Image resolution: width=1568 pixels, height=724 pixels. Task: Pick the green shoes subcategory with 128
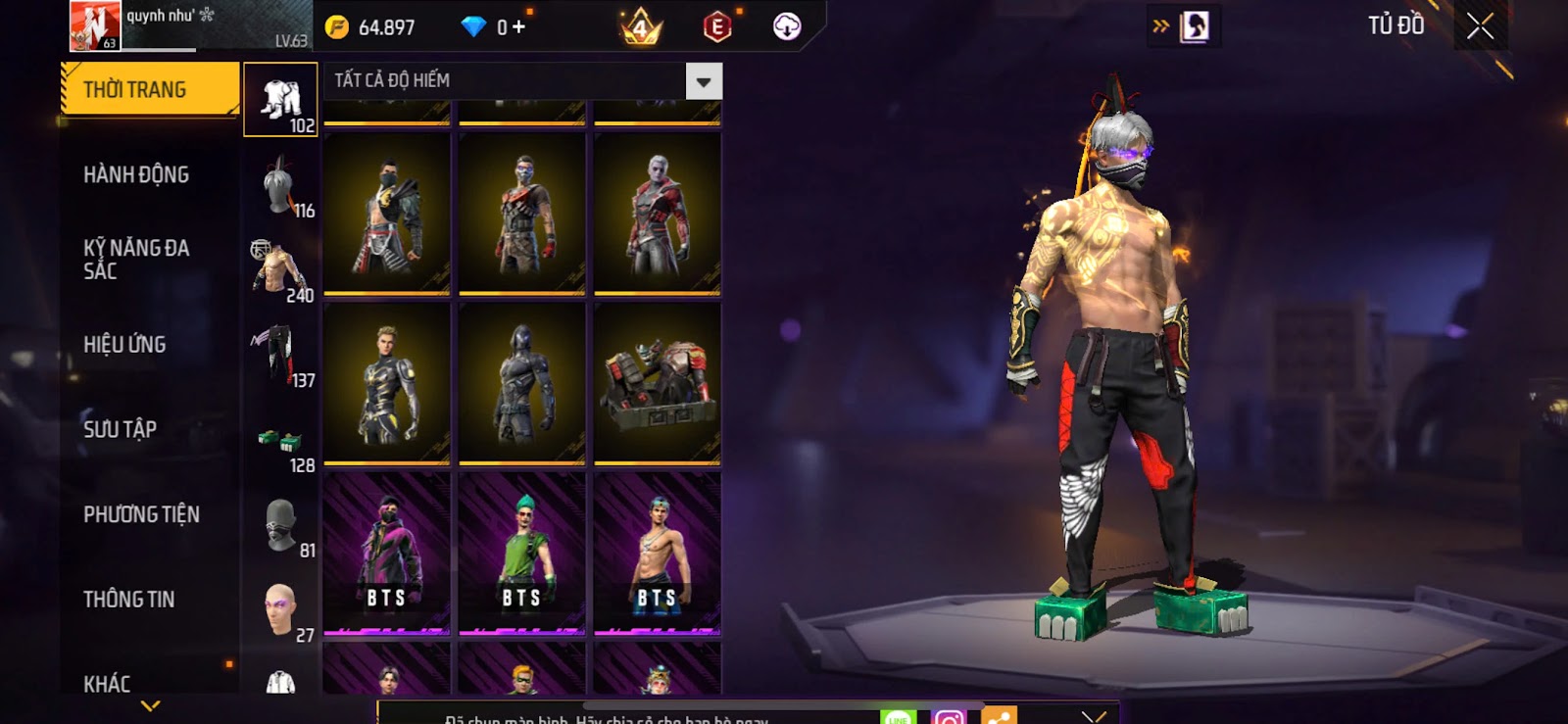click(x=280, y=440)
